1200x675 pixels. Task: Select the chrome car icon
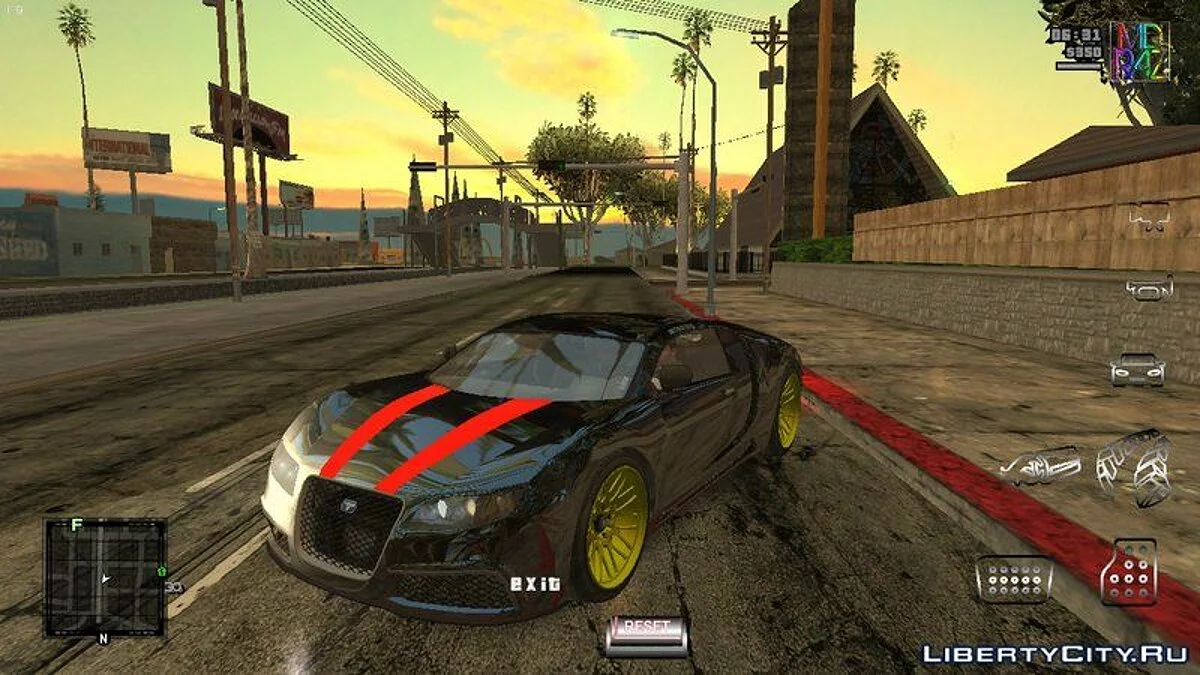pyautogui.click(x=1138, y=369)
